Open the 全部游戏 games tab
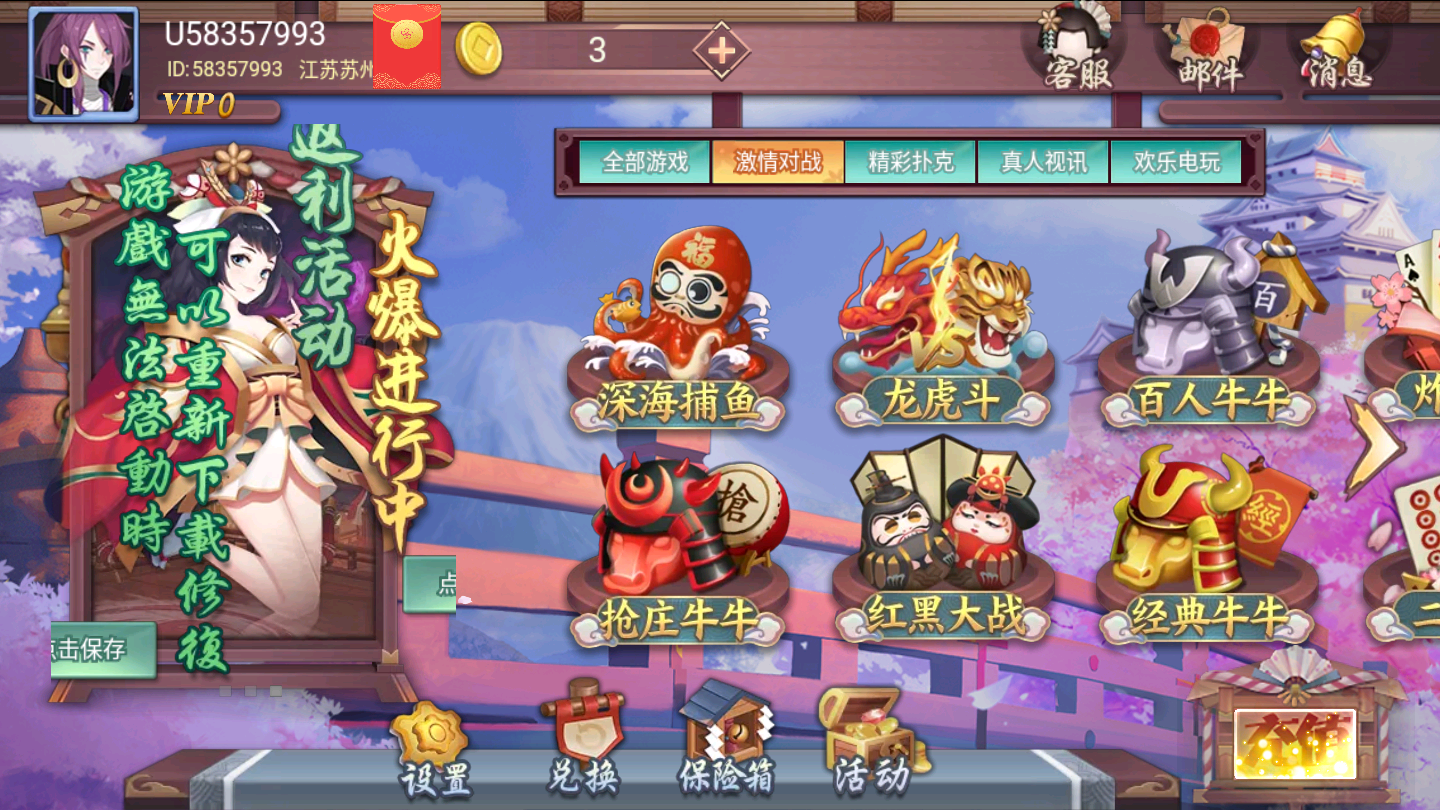 646,158
